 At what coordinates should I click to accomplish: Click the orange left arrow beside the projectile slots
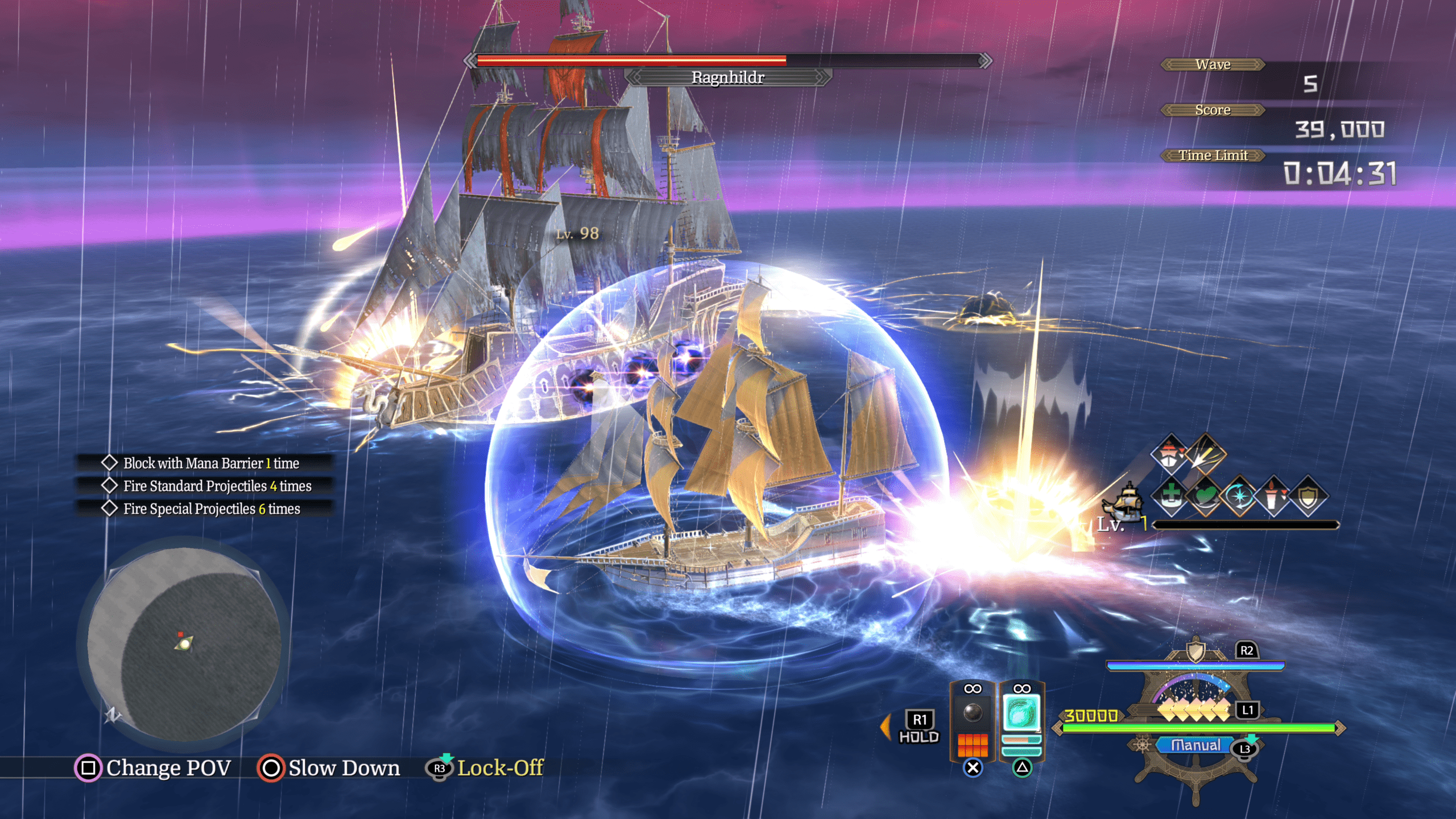point(886,727)
